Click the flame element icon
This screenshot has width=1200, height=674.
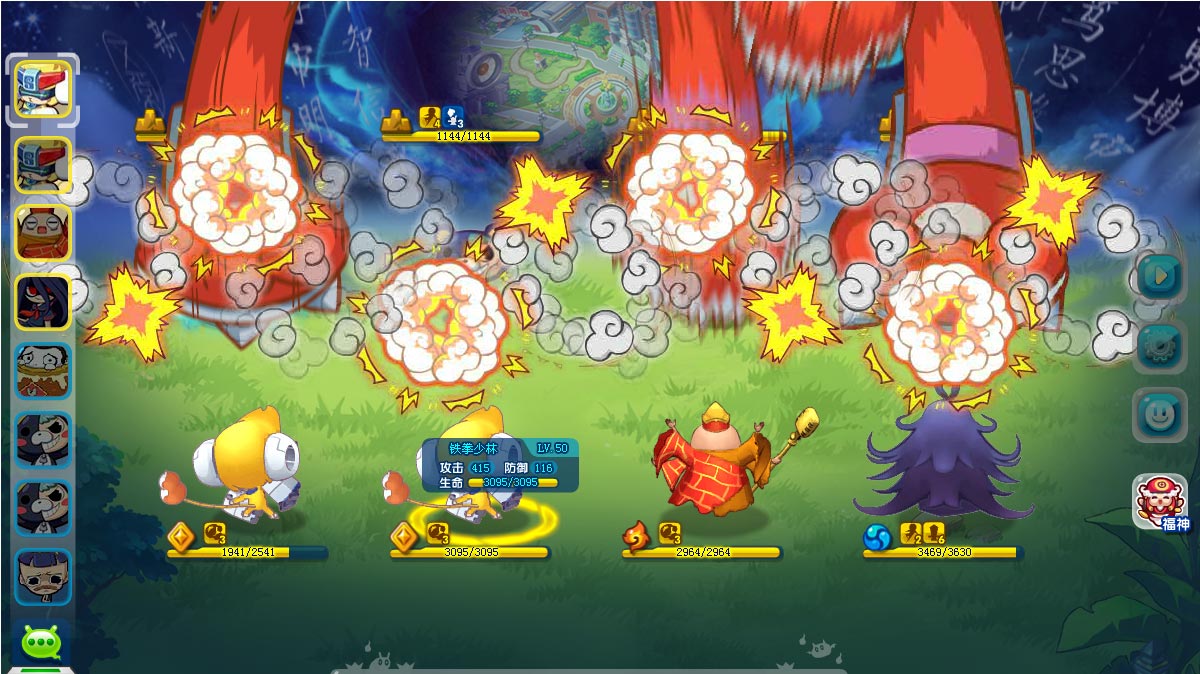[x=636, y=538]
